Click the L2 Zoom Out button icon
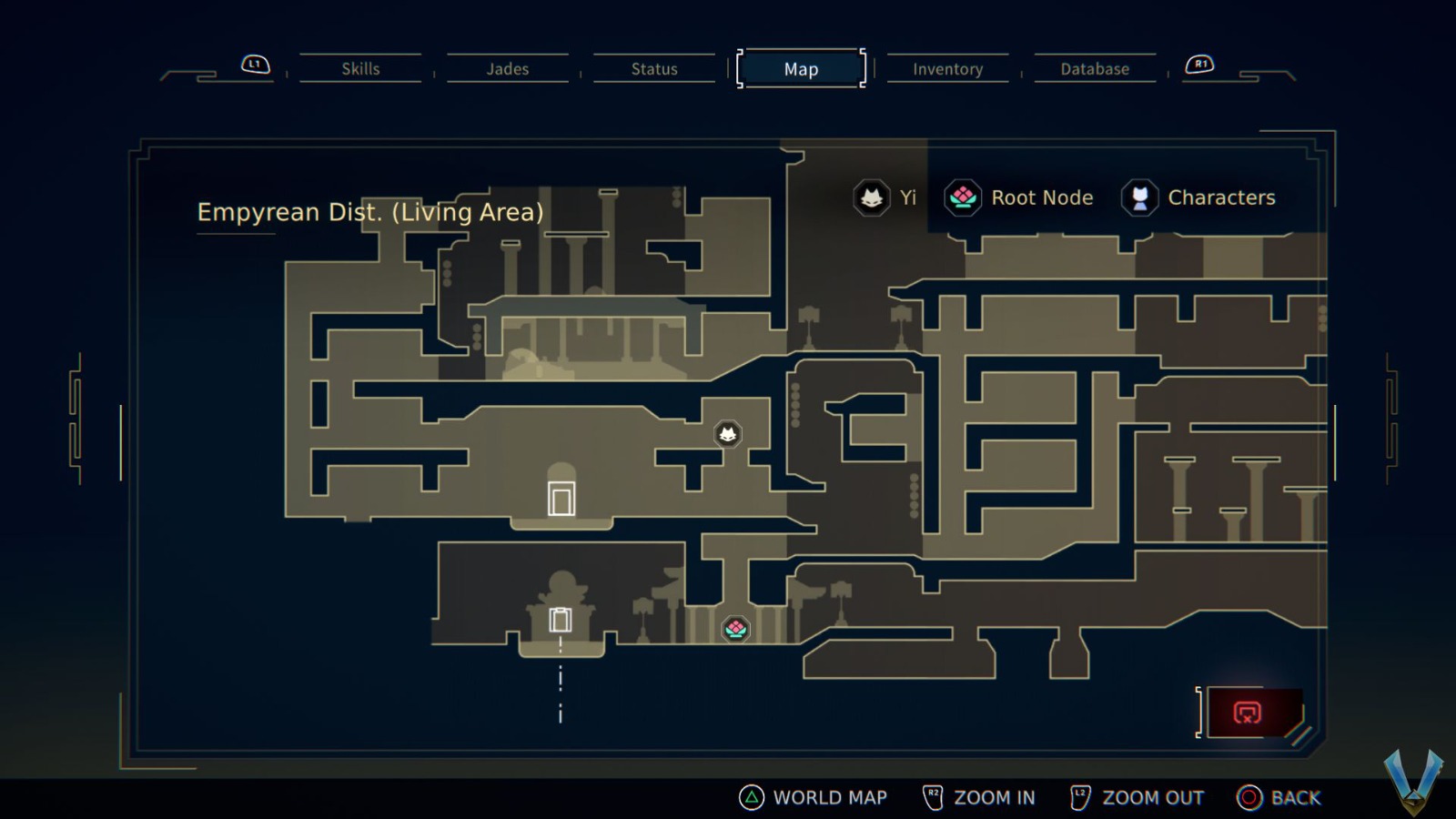 coord(1079,796)
